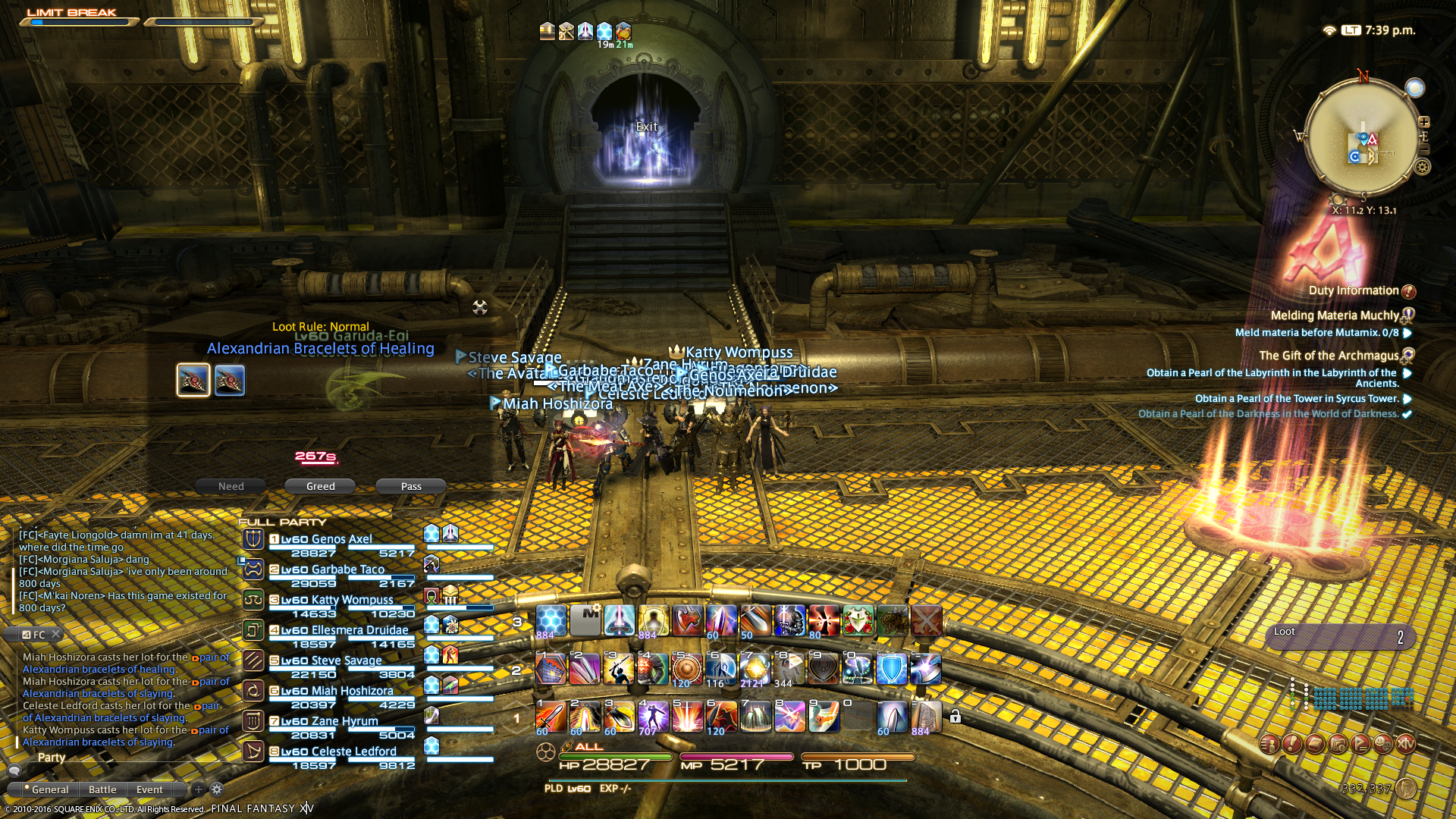Add a new chat tab
The height and width of the screenshot is (819, 1456).
199,789
